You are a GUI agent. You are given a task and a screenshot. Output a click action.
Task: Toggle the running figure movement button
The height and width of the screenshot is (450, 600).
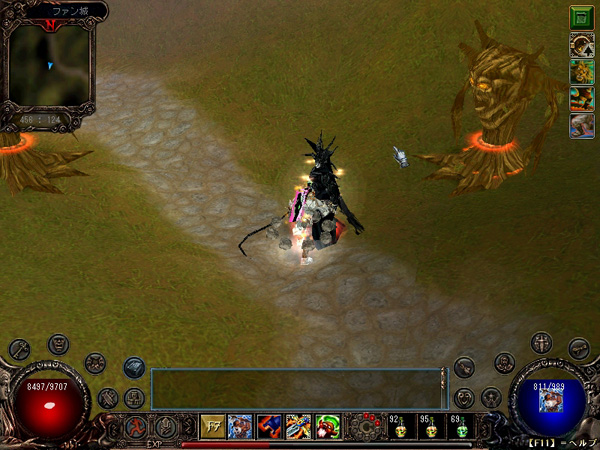tap(137, 426)
